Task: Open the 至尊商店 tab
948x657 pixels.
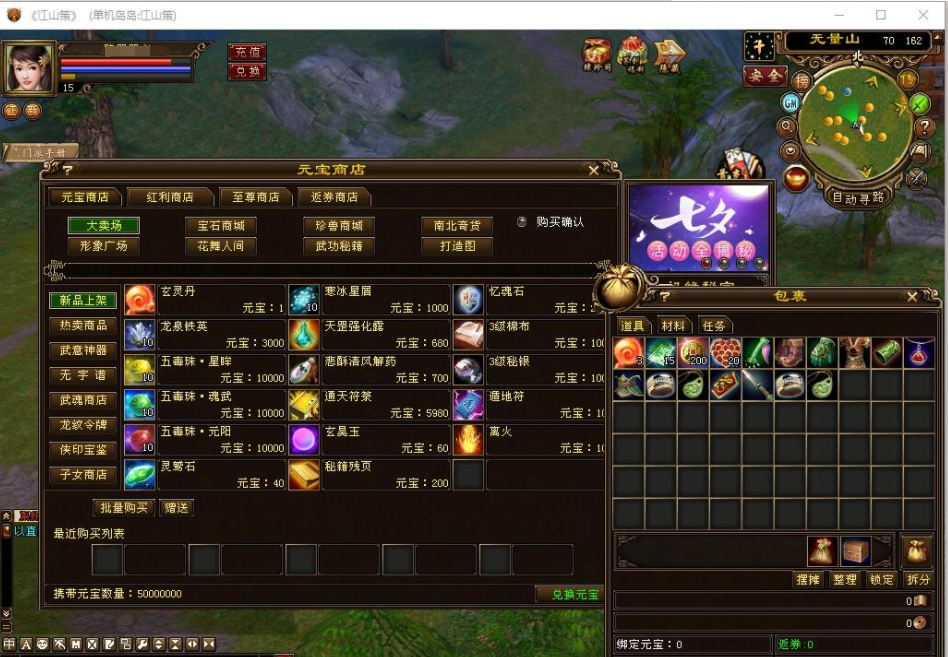Action: click(249, 197)
